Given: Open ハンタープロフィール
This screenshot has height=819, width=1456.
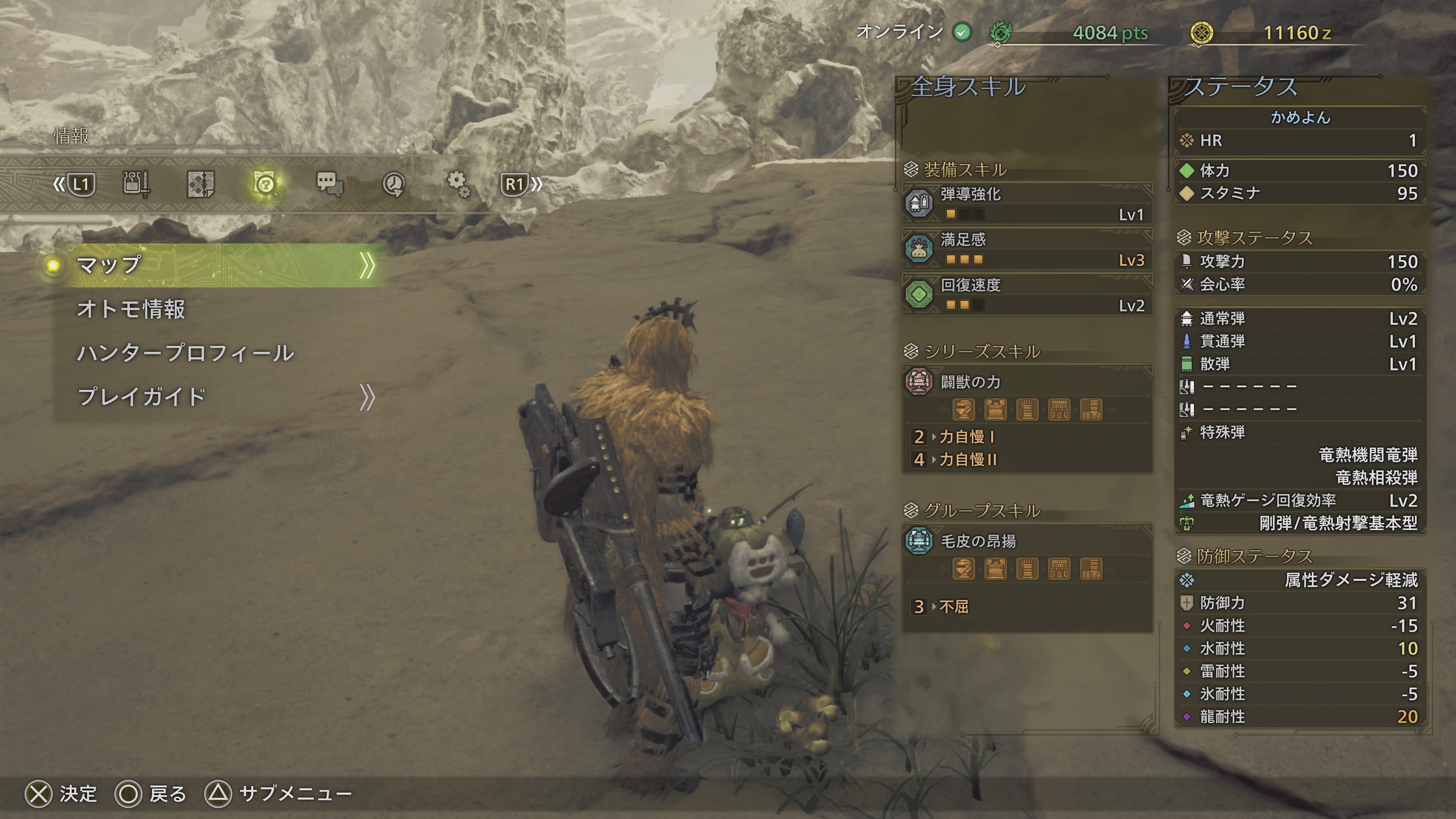Looking at the screenshot, I should point(185,353).
